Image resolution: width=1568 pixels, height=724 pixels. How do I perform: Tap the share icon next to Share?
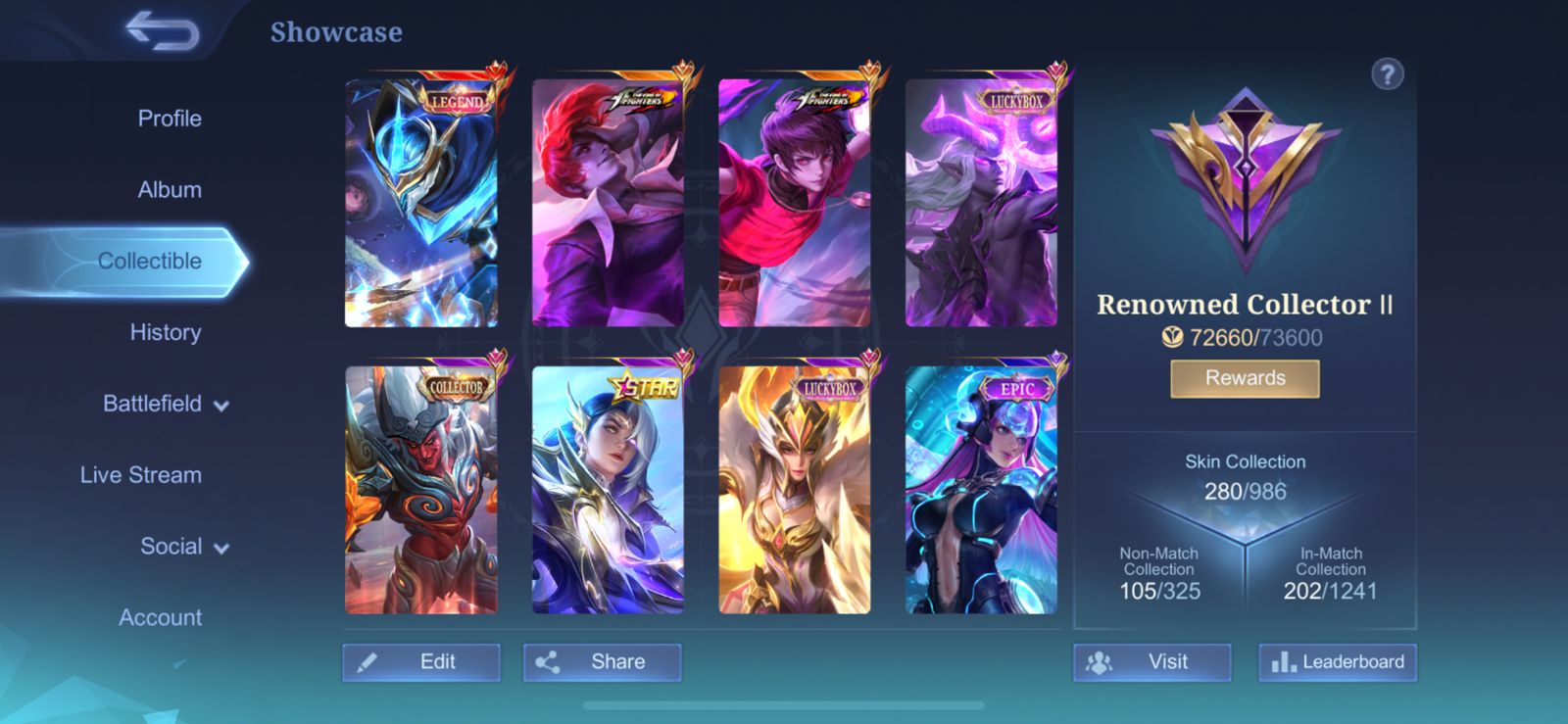pyautogui.click(x=551, y=661)
